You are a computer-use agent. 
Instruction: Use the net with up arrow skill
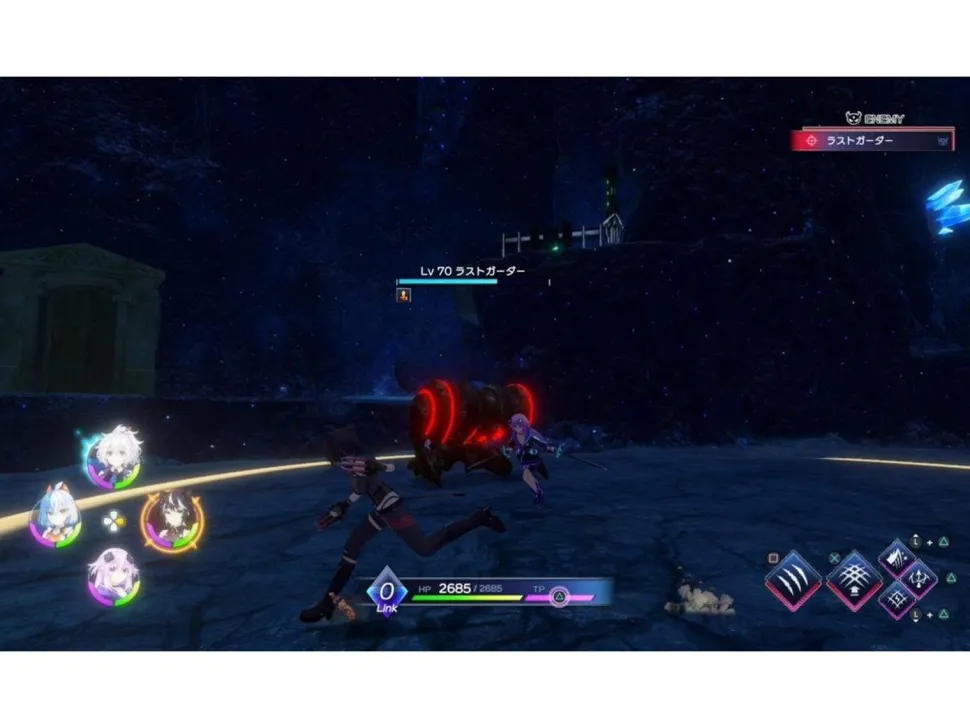(853, 579)
